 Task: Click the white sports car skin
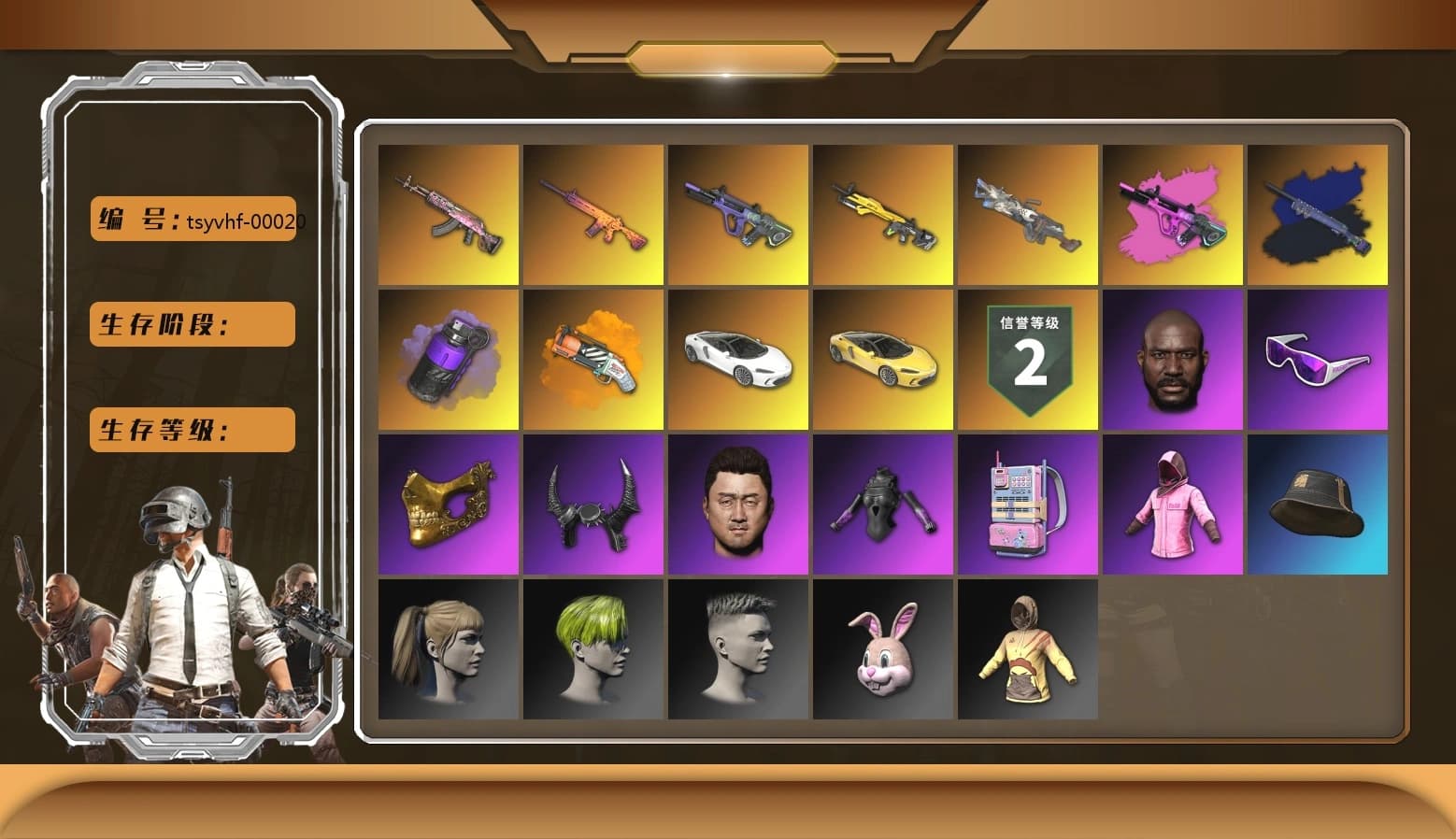click(737, 359)
